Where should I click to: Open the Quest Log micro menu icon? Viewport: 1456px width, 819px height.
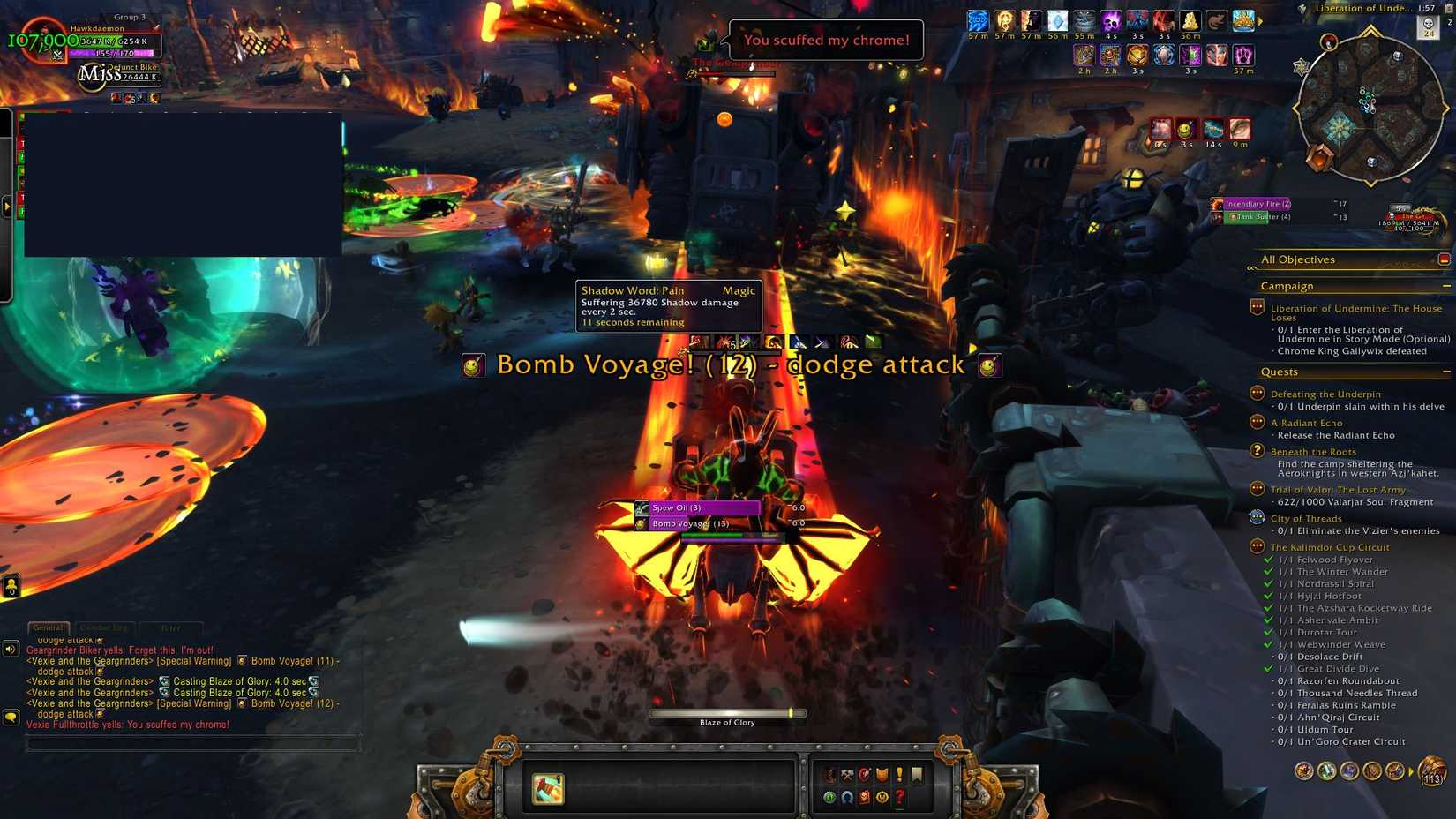898,774
